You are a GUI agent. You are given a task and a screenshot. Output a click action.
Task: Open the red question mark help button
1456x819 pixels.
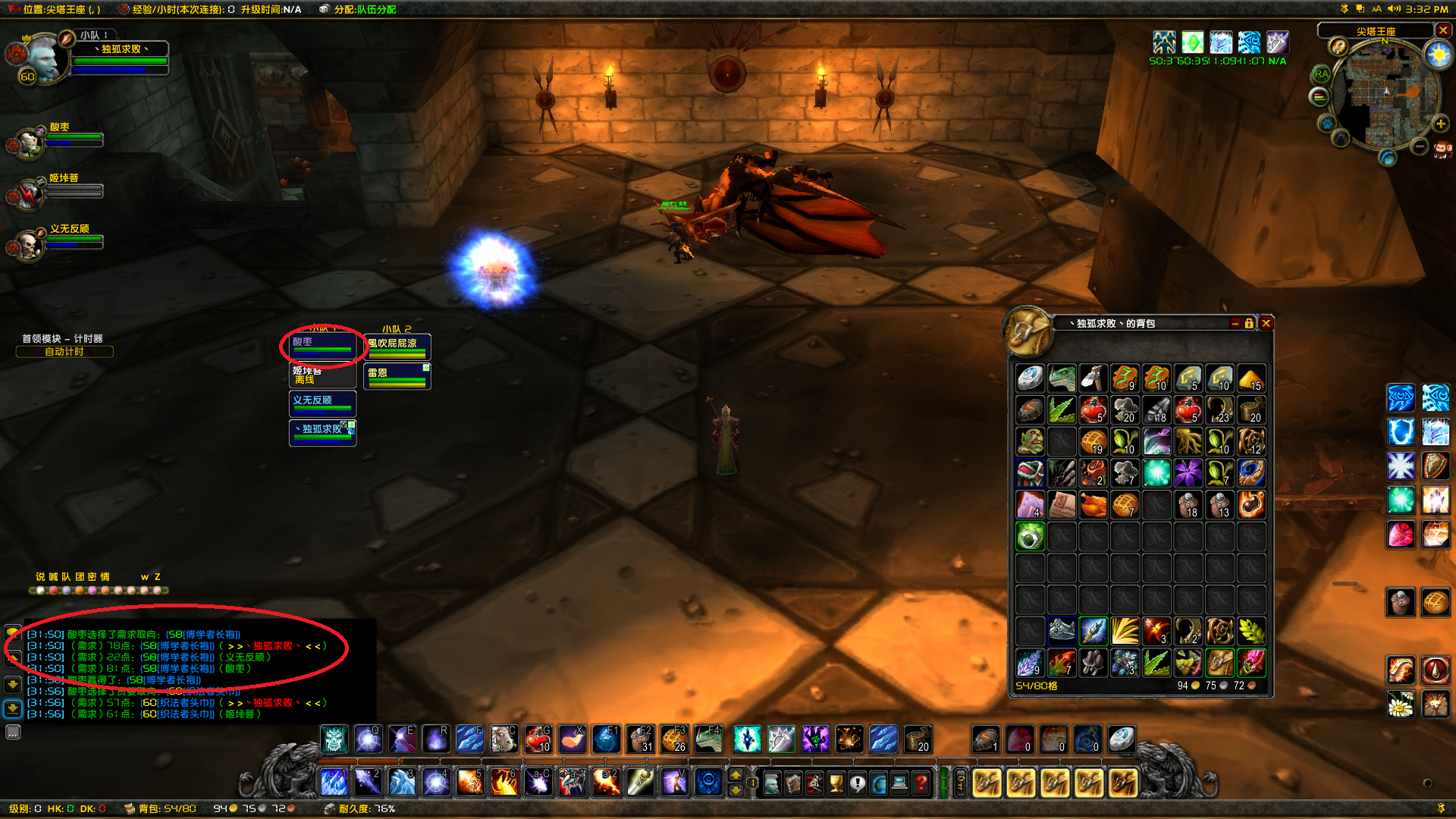pyautogui.click(x=921, y=783)
